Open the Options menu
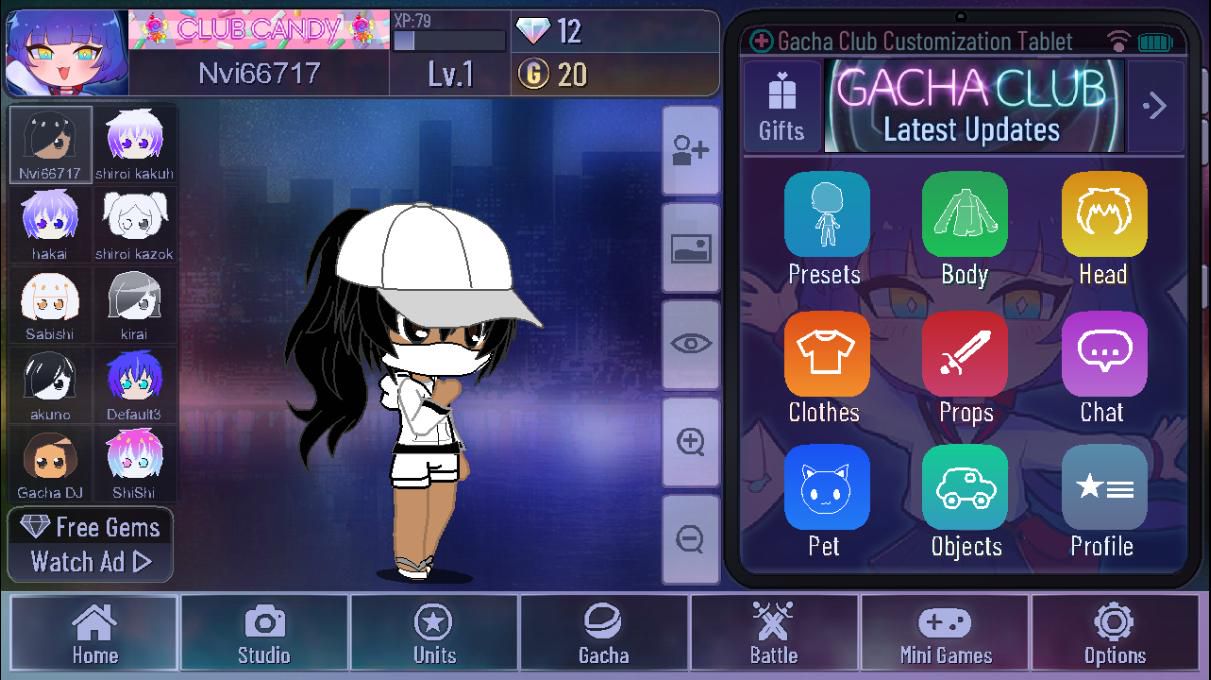Viewport: 1211px width, 680px height. pyautogui.click(x=1114, y=634)
